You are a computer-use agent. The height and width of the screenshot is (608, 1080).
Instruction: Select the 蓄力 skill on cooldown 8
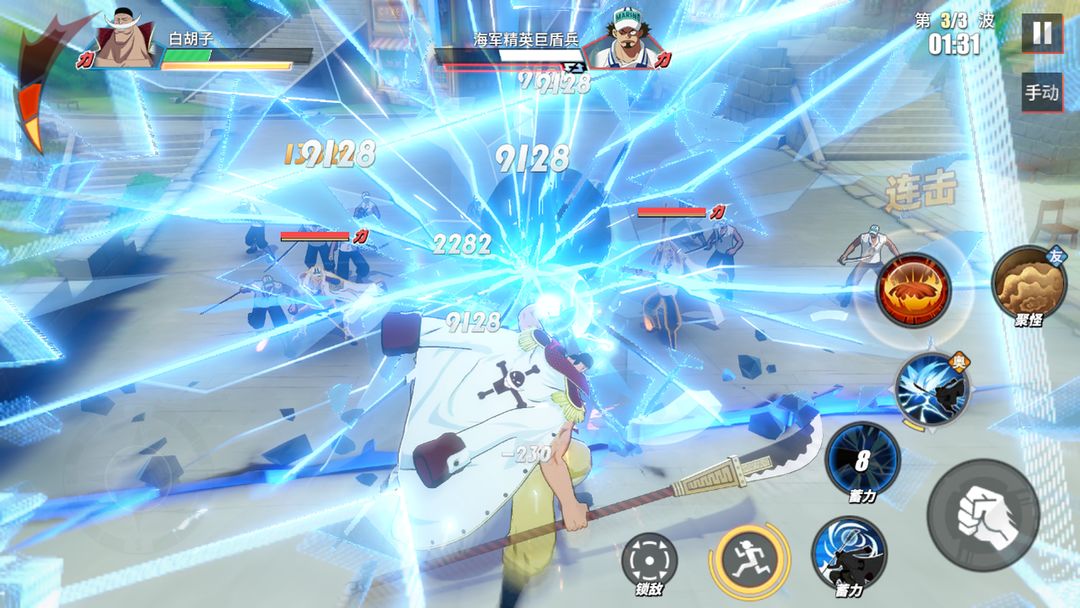pos(862,458)
